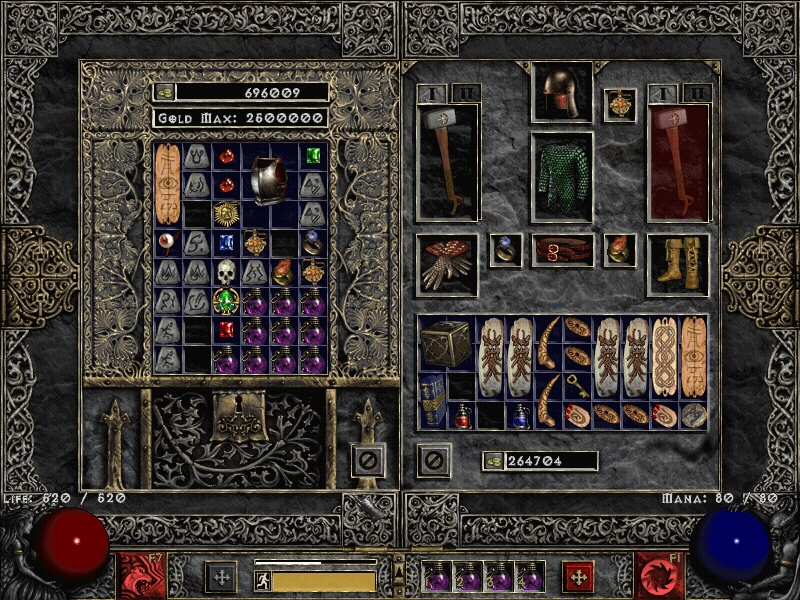The width and height of the screenshot is (800, 600).
Task: Click the stash gold withdraw button
Action: click(165, 92)
